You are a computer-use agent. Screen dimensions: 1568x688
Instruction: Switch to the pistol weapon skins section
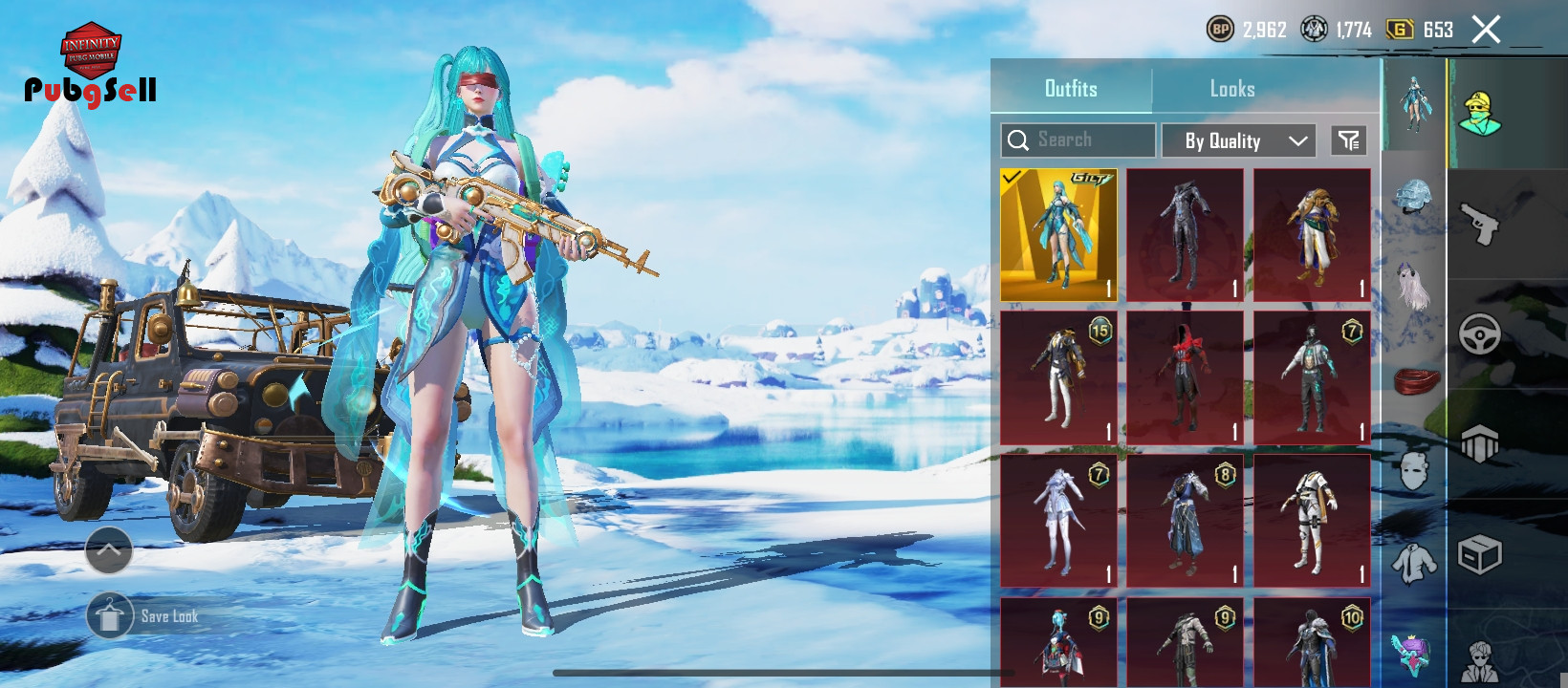point(1479,225)
